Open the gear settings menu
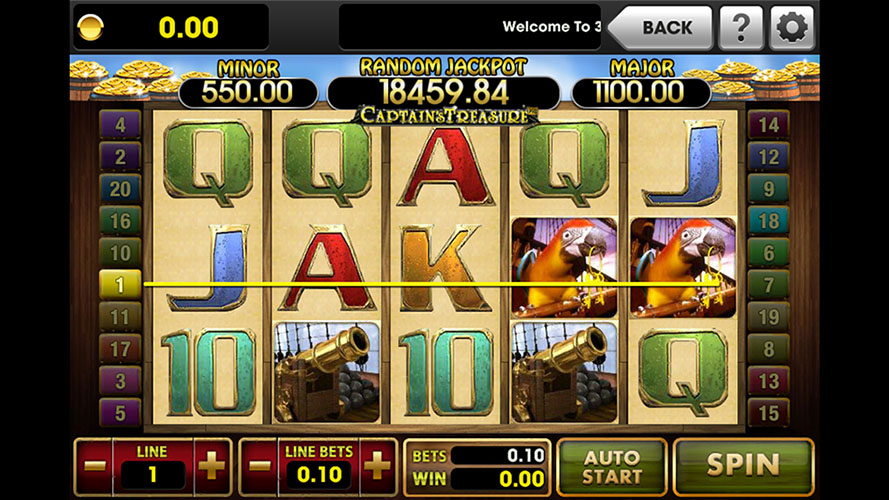This screenshot has height=500, width=889. click(x=792, y=27)
